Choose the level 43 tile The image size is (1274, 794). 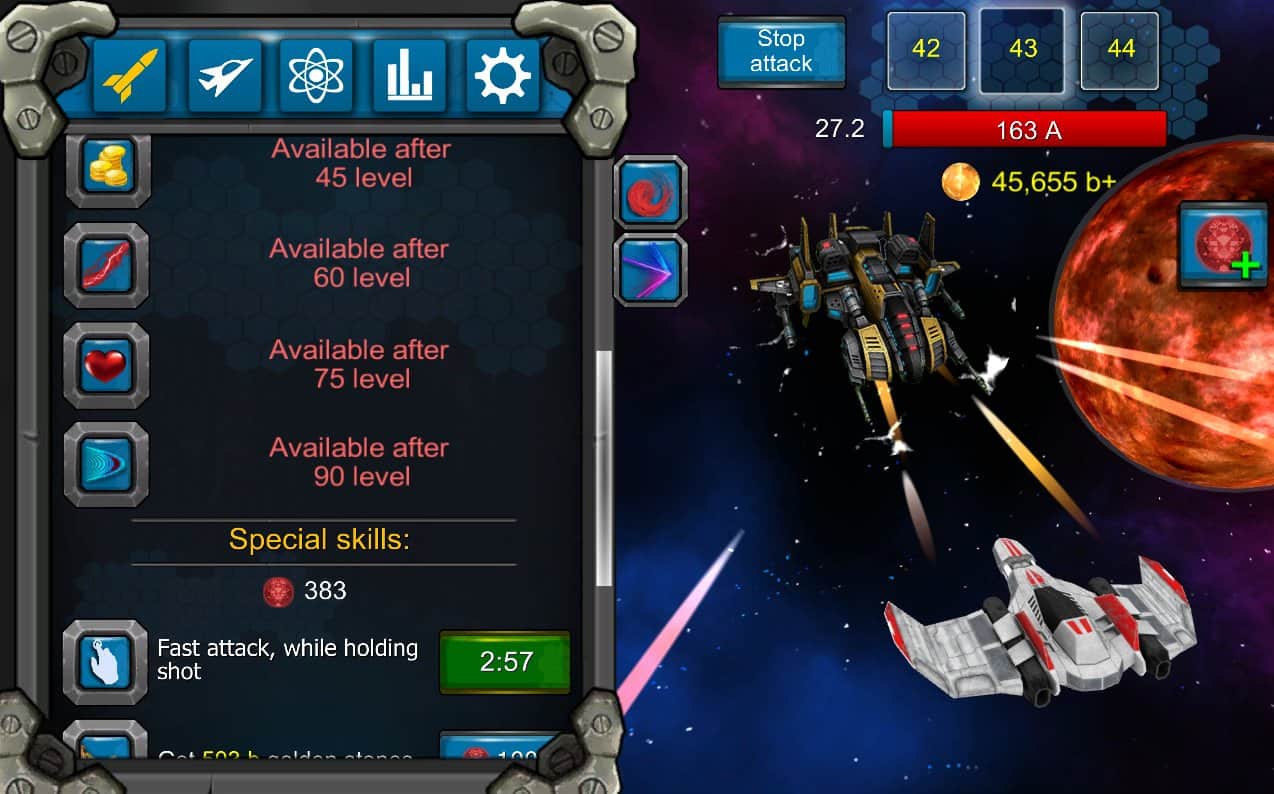pos(1022,50)
